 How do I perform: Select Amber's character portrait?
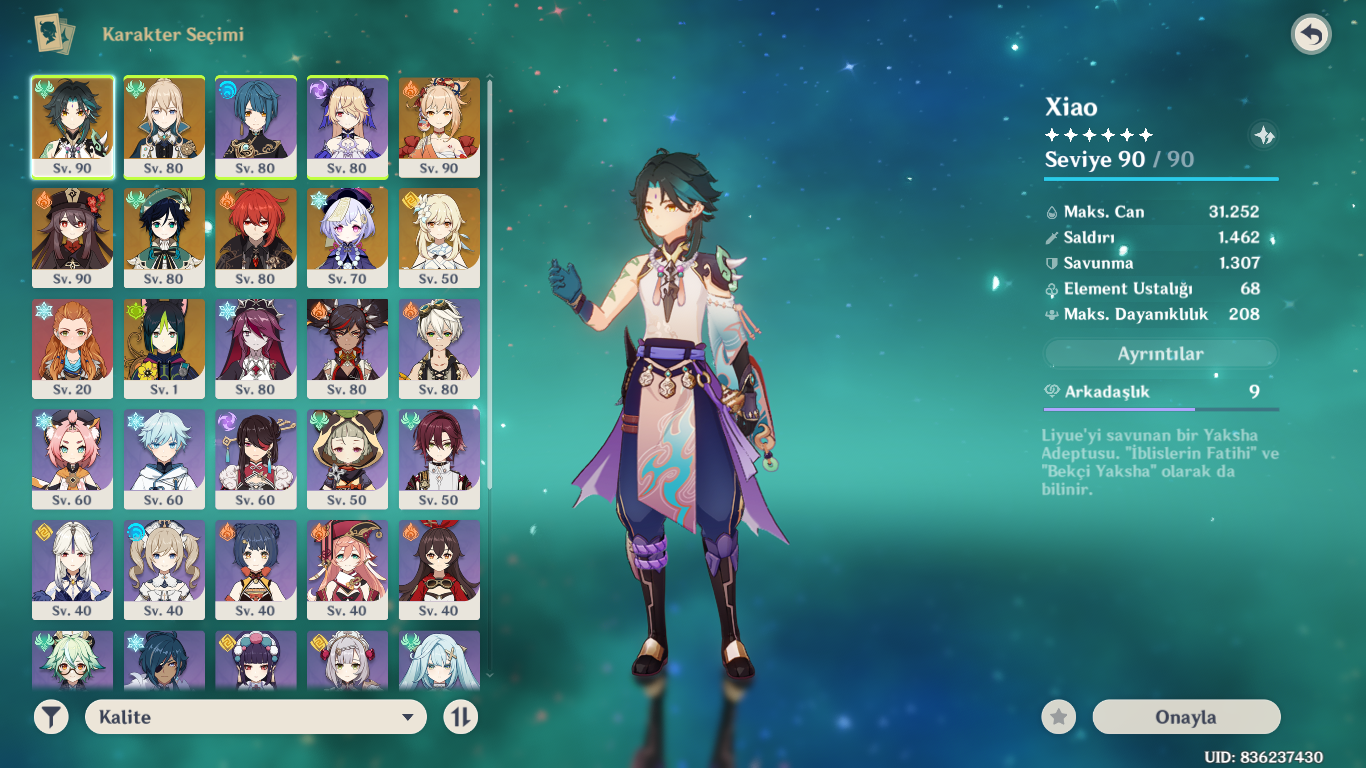439,571
